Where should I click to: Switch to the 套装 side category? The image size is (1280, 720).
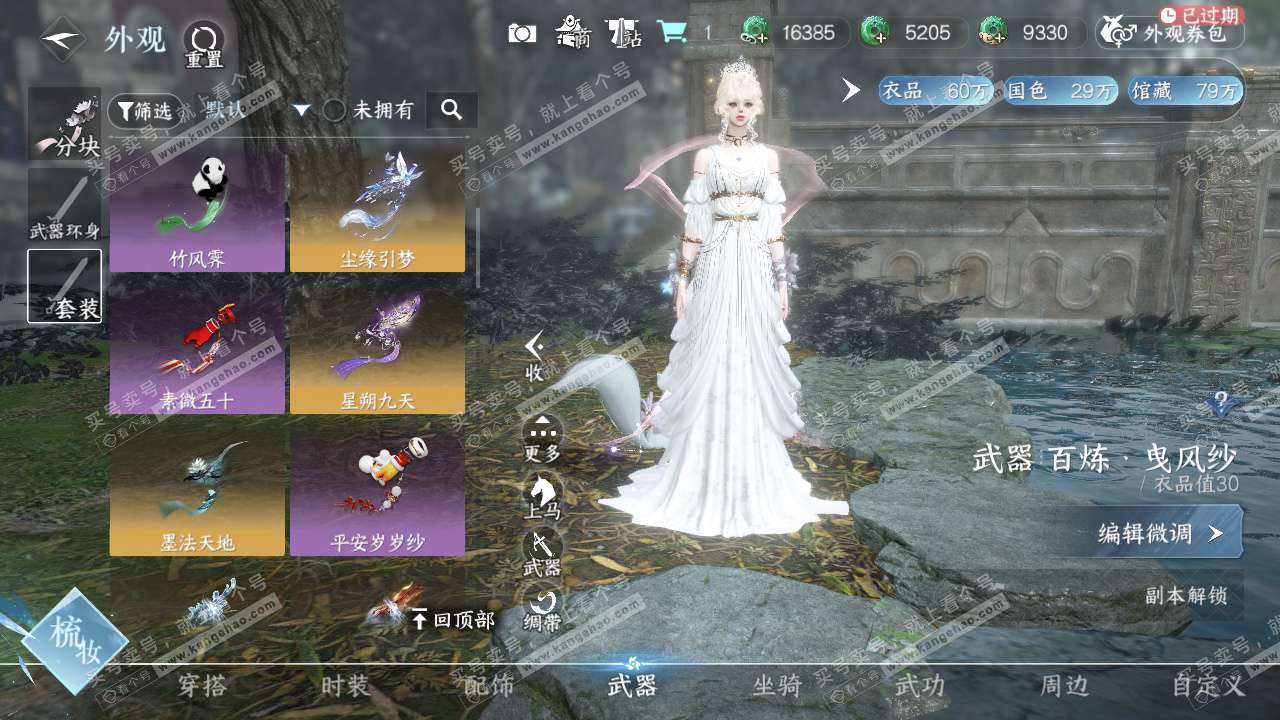65,287
